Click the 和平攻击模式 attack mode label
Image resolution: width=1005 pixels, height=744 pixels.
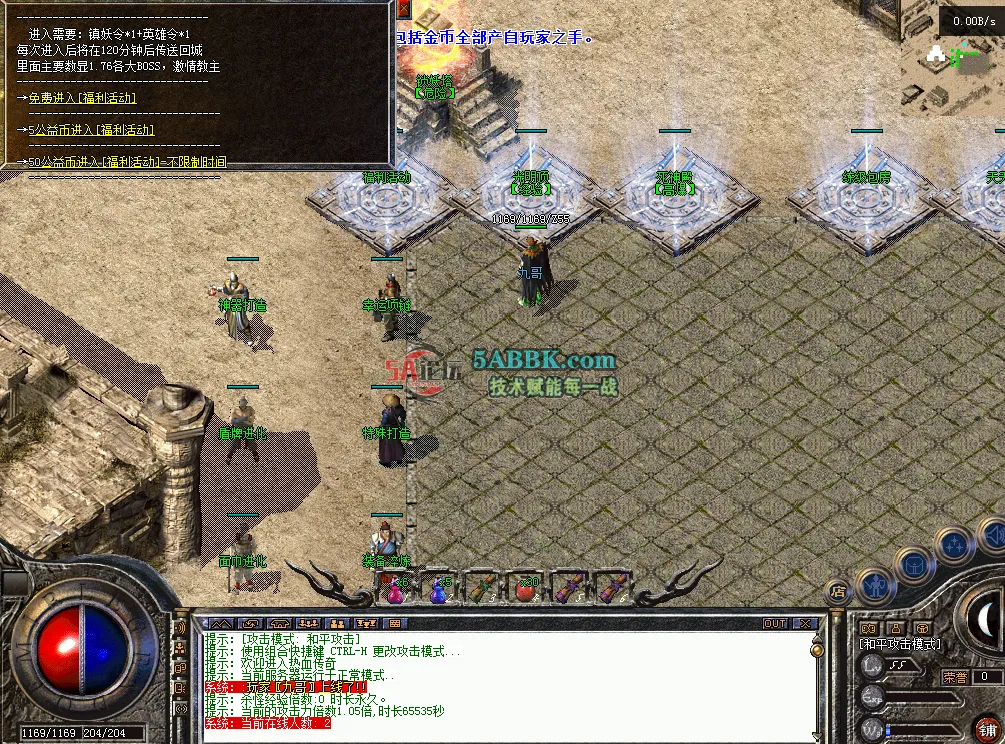901,644
